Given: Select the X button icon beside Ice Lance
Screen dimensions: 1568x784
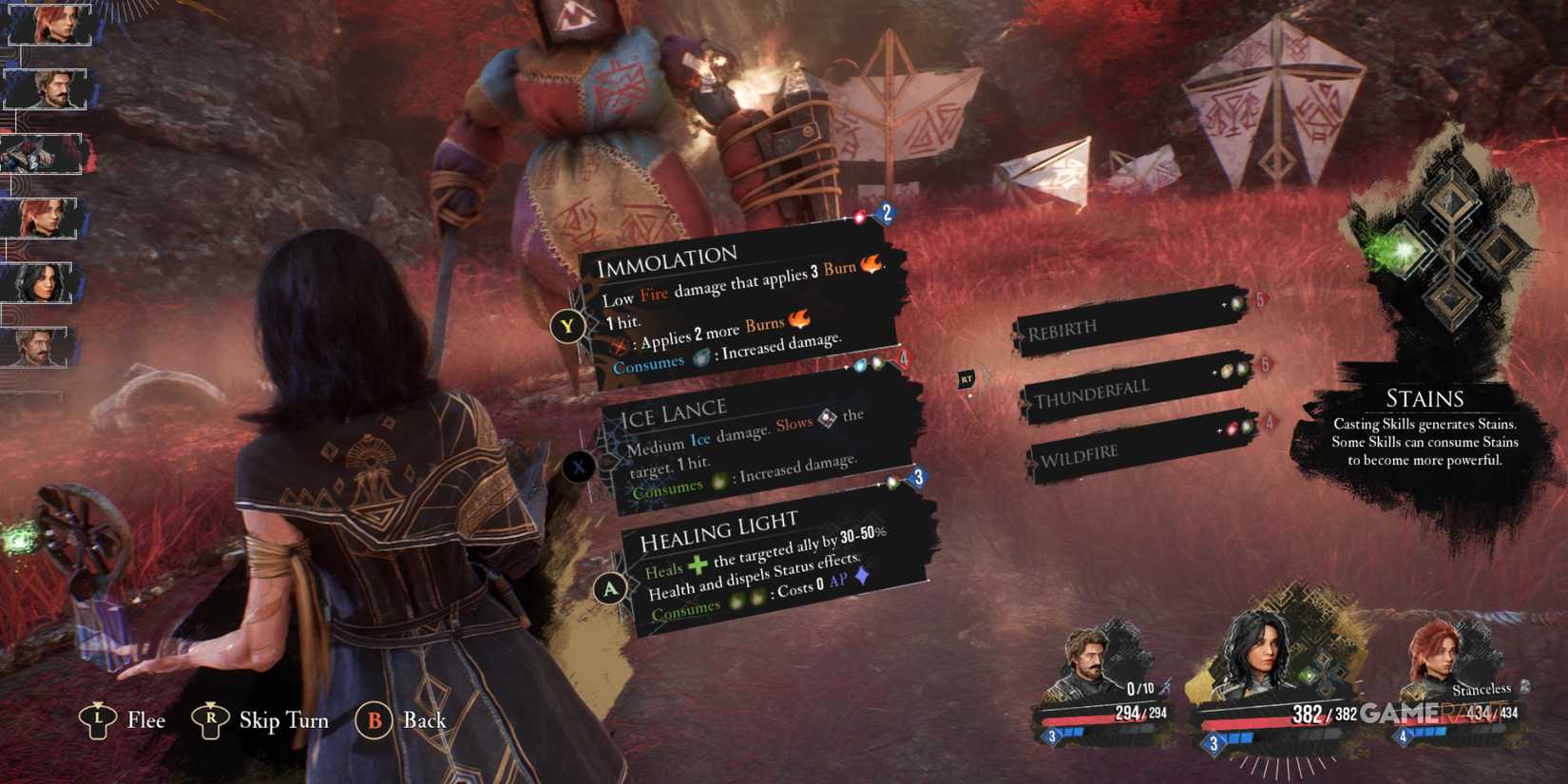Looking at the screenshot, I should (x=580, y=467).
